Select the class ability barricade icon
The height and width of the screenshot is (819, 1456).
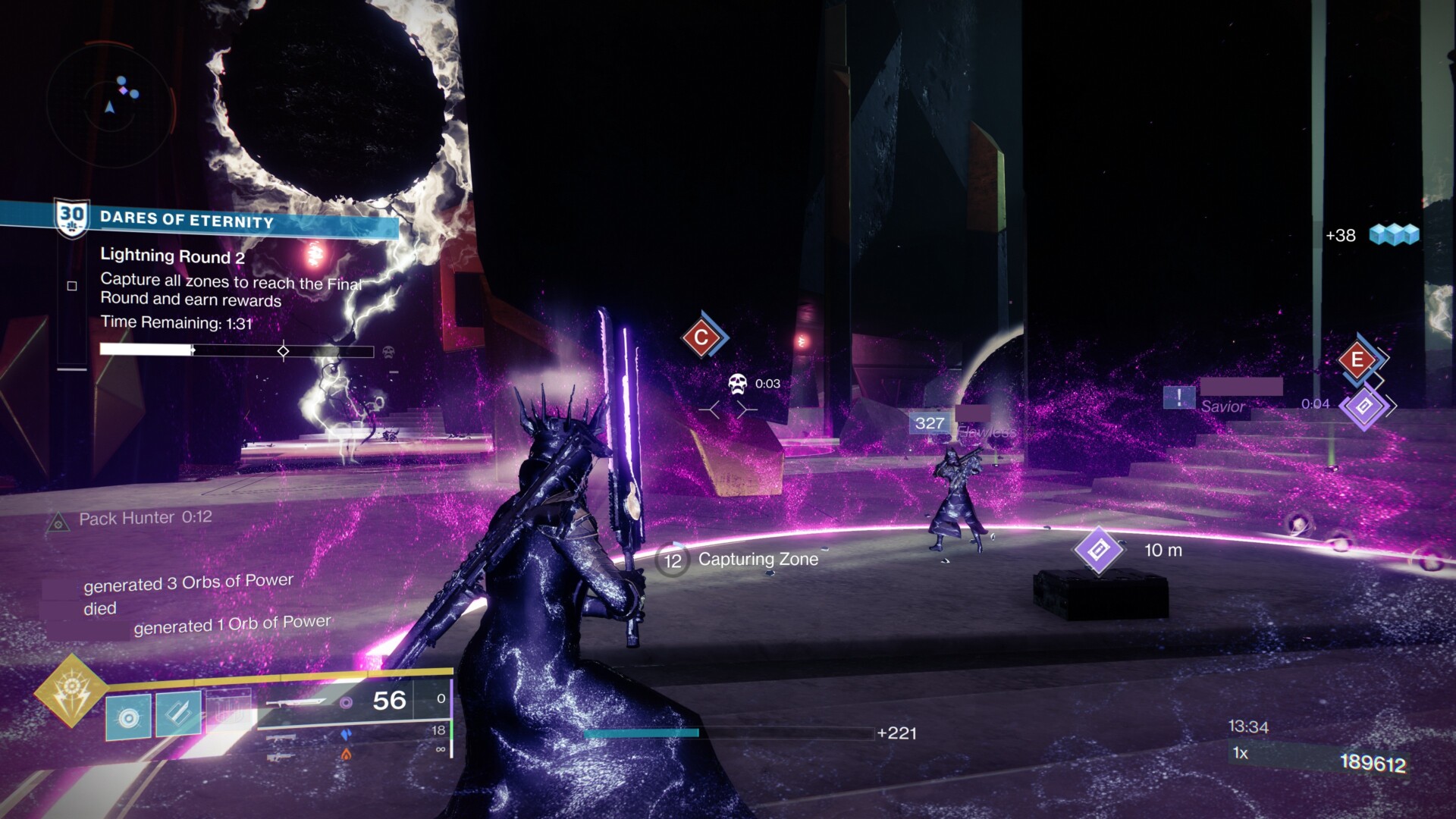click(x=229, y=709)
